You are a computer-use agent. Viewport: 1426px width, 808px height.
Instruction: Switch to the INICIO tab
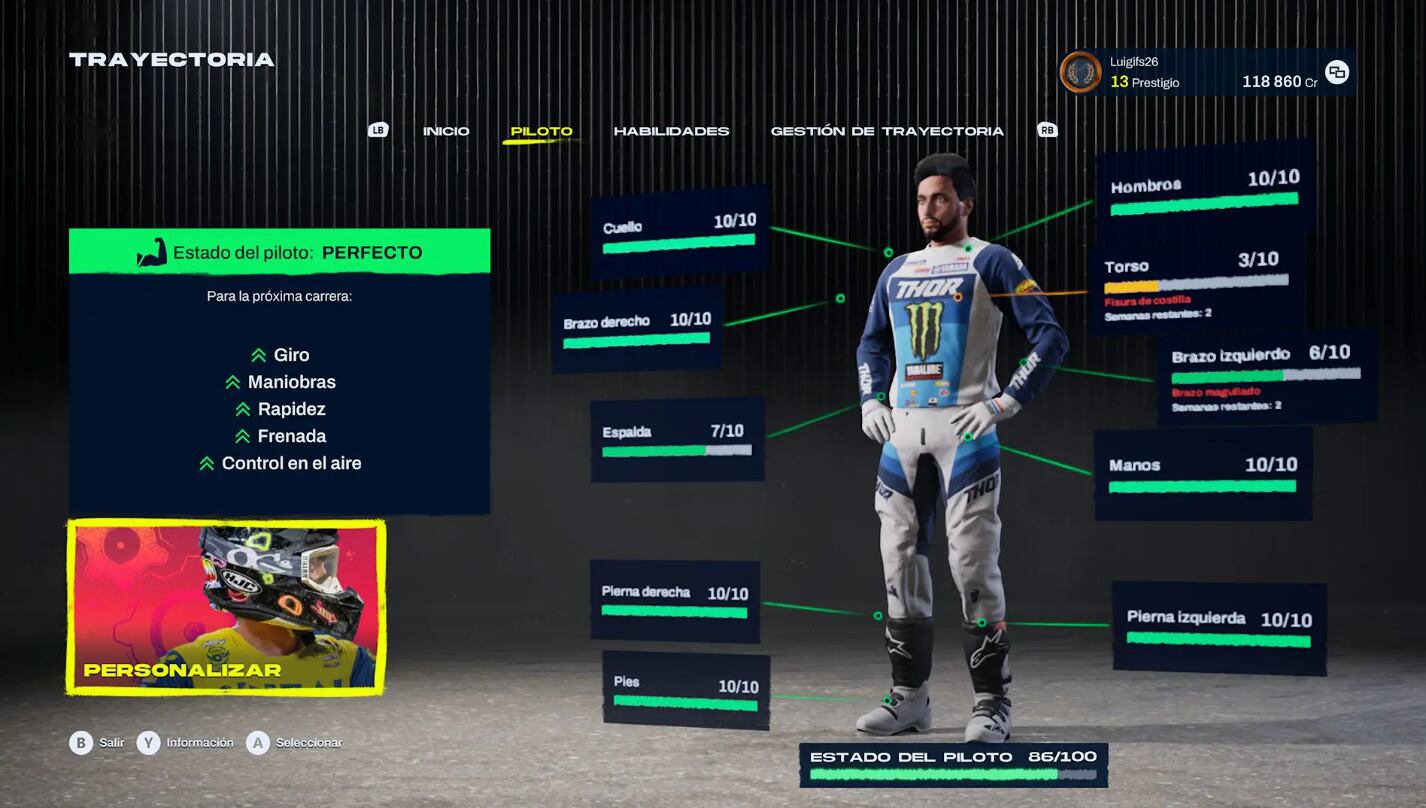[x=447, y=130]
